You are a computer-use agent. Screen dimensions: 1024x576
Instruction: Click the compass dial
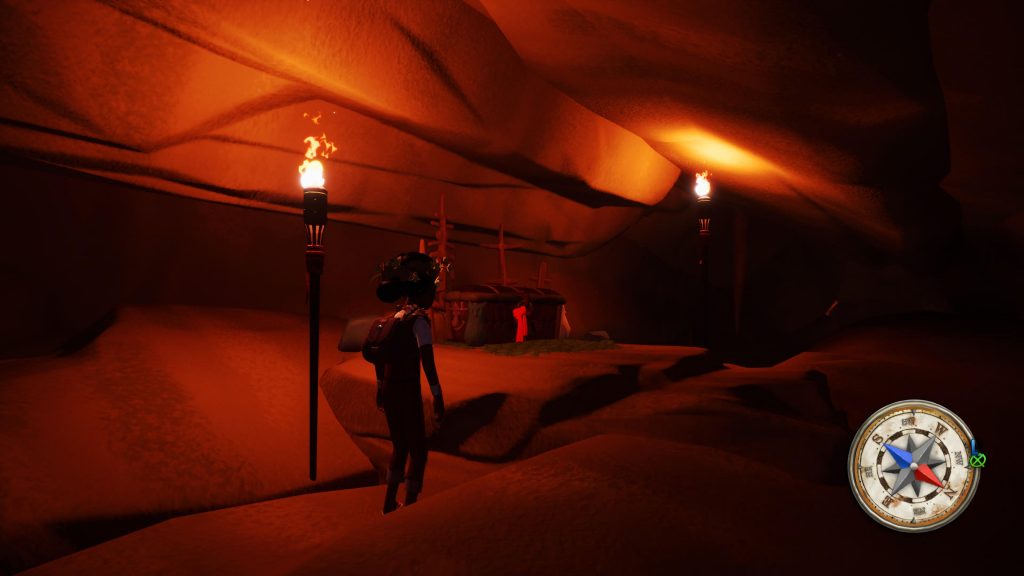coord(912,465)
